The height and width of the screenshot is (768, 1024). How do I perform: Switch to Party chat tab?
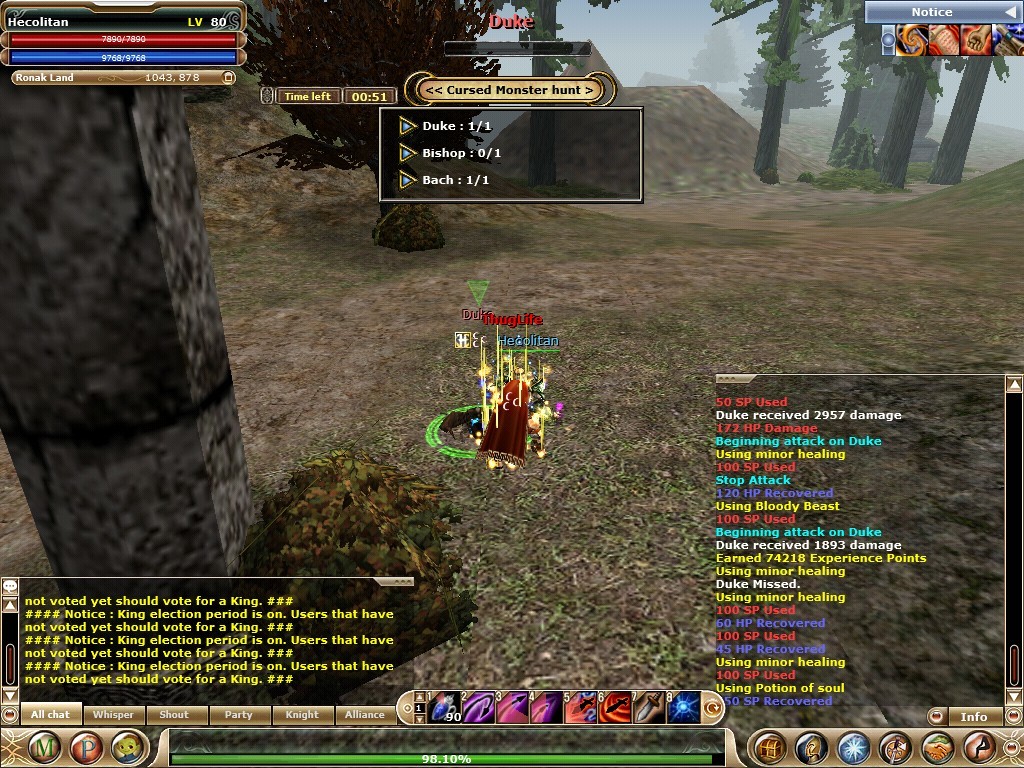click(238, 714)
